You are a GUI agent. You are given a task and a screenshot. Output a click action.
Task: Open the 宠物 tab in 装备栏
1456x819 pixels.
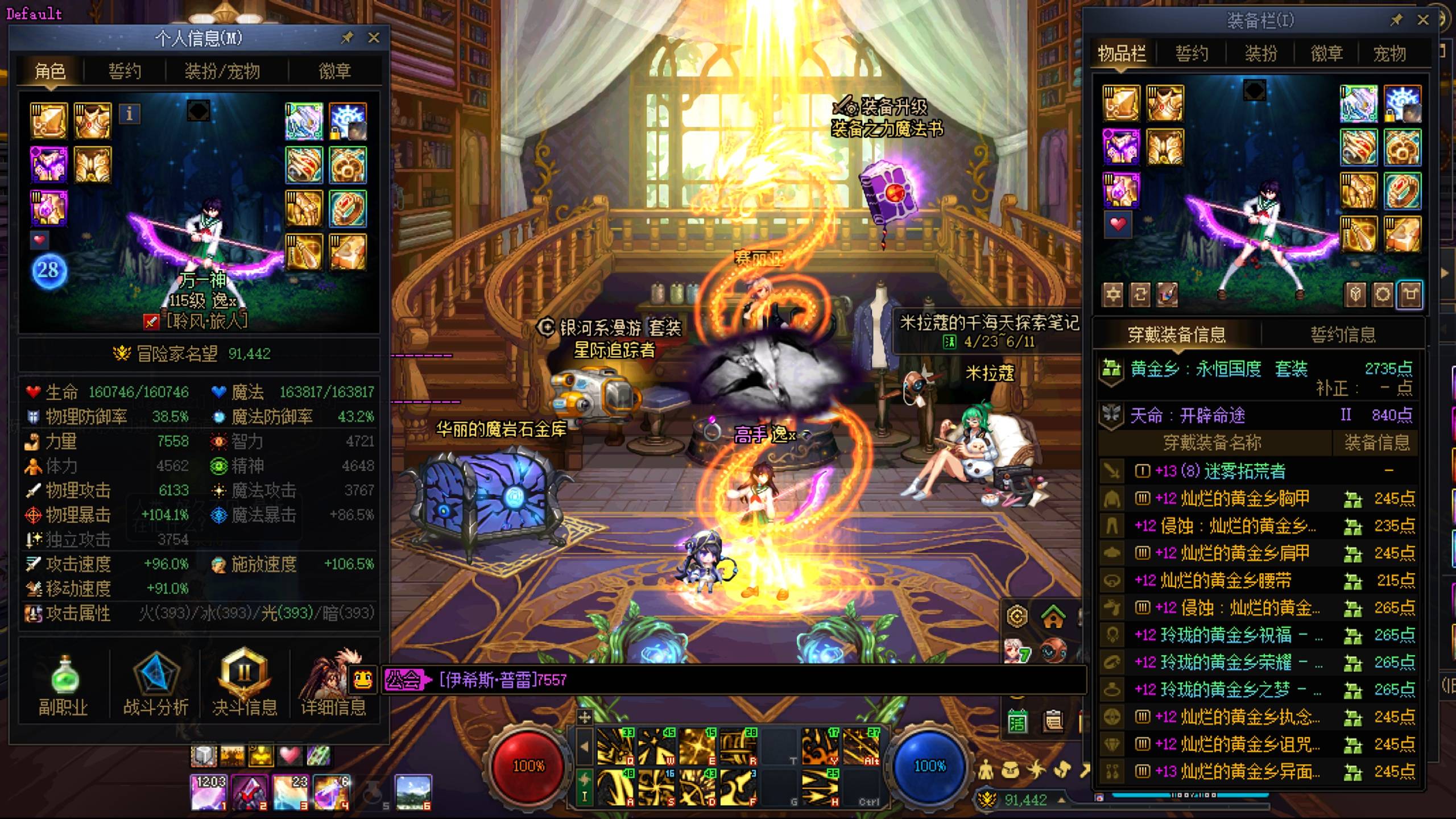pyautogui.click(x=1389, y=53)
